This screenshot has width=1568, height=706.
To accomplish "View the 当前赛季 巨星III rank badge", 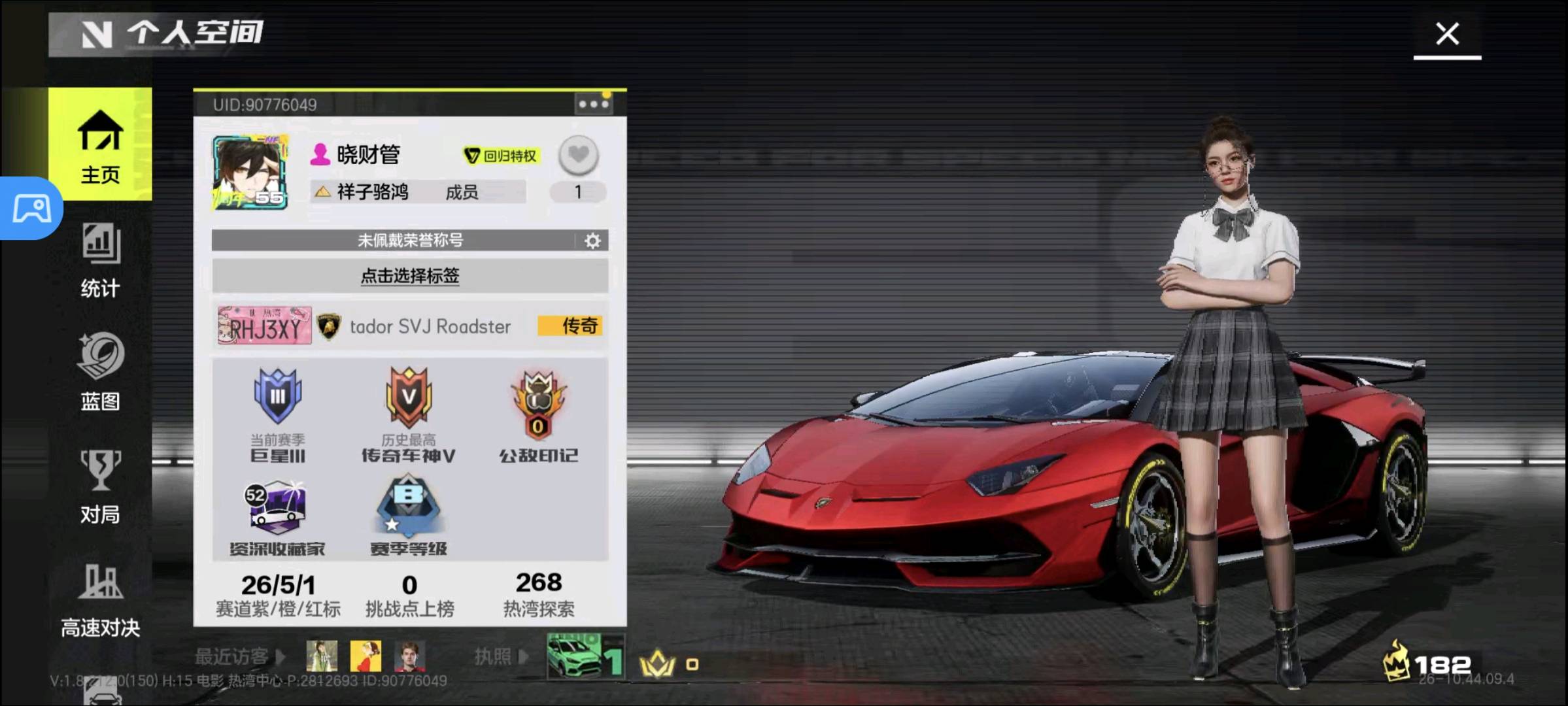I will (x=278, y=413).
